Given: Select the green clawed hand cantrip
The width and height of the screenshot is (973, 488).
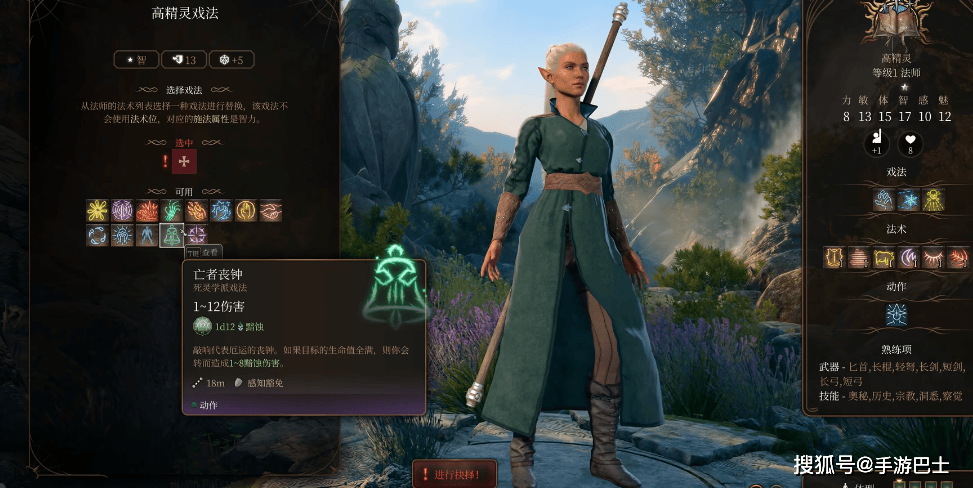Looking at the screenshot, I should tap(171, 210).
